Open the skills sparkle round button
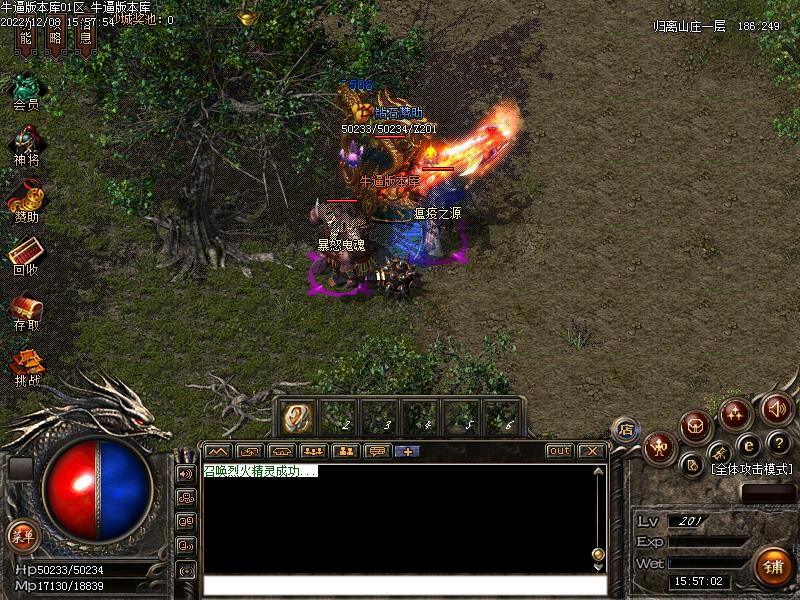 [737, 412]
